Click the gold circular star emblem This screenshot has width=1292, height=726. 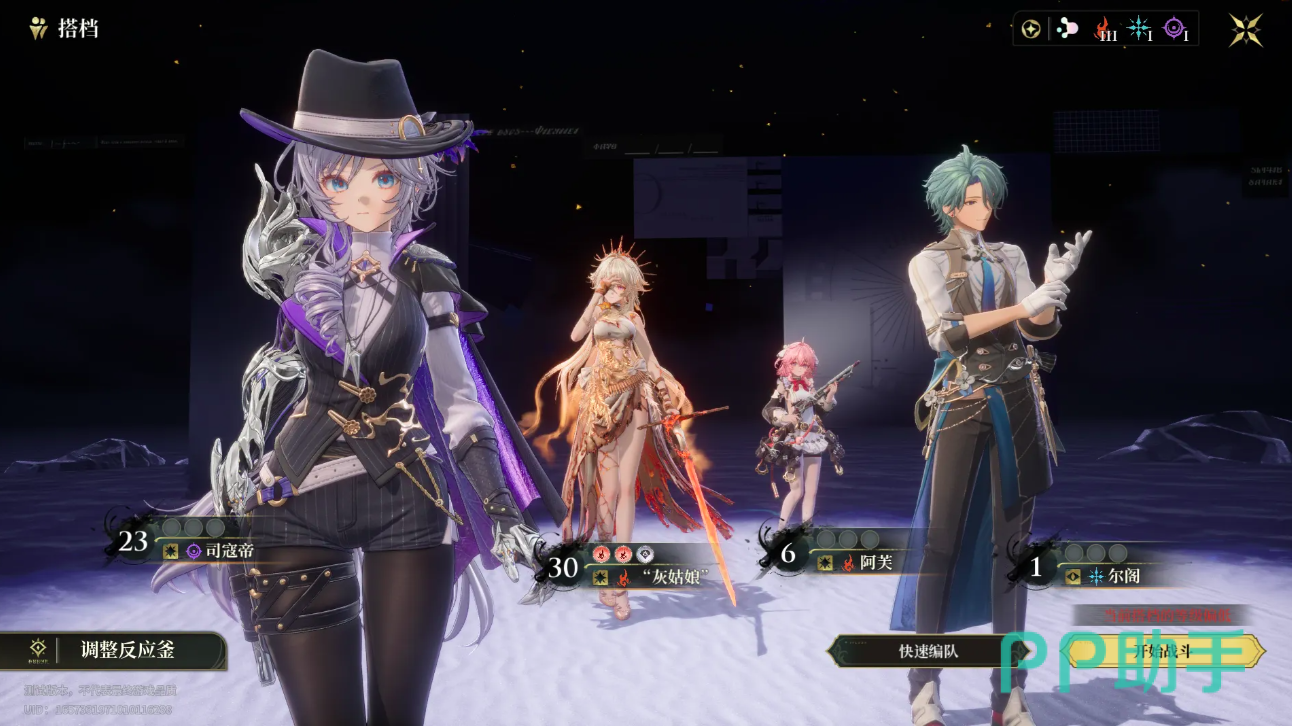click(x=1031, y=29)
